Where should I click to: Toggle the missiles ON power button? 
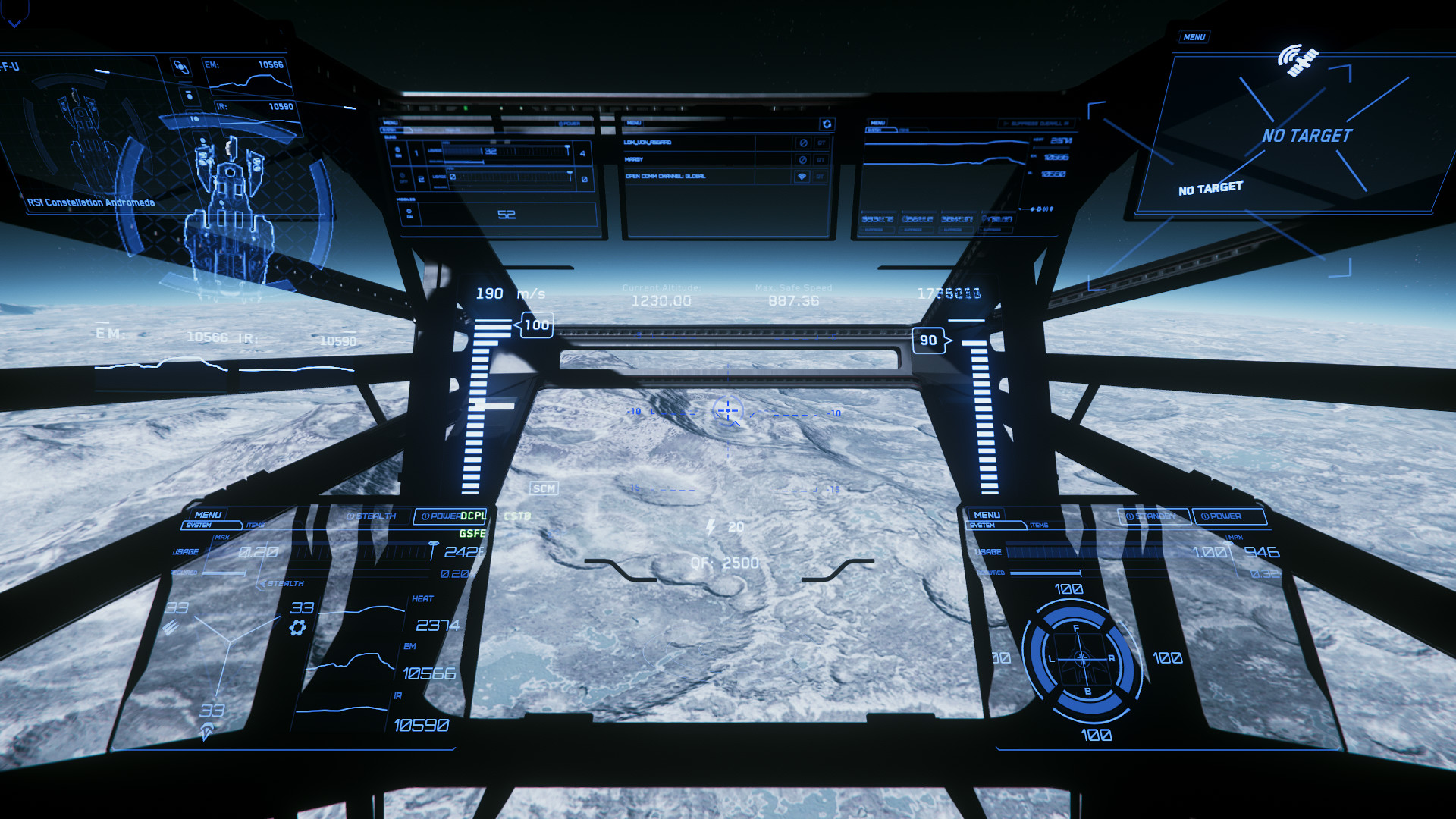[409, 214]
